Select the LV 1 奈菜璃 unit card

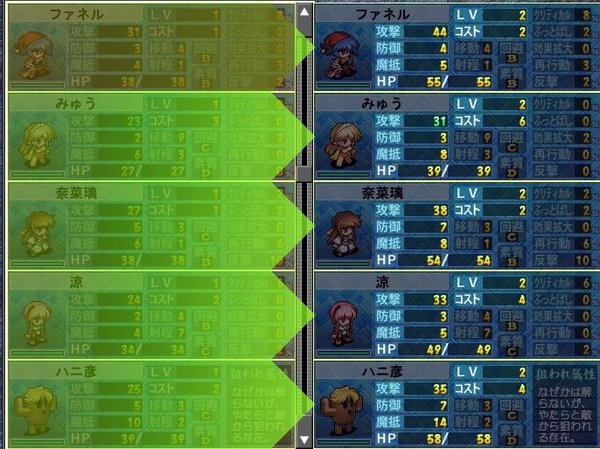pyautogui.click(x=150, y=224)
